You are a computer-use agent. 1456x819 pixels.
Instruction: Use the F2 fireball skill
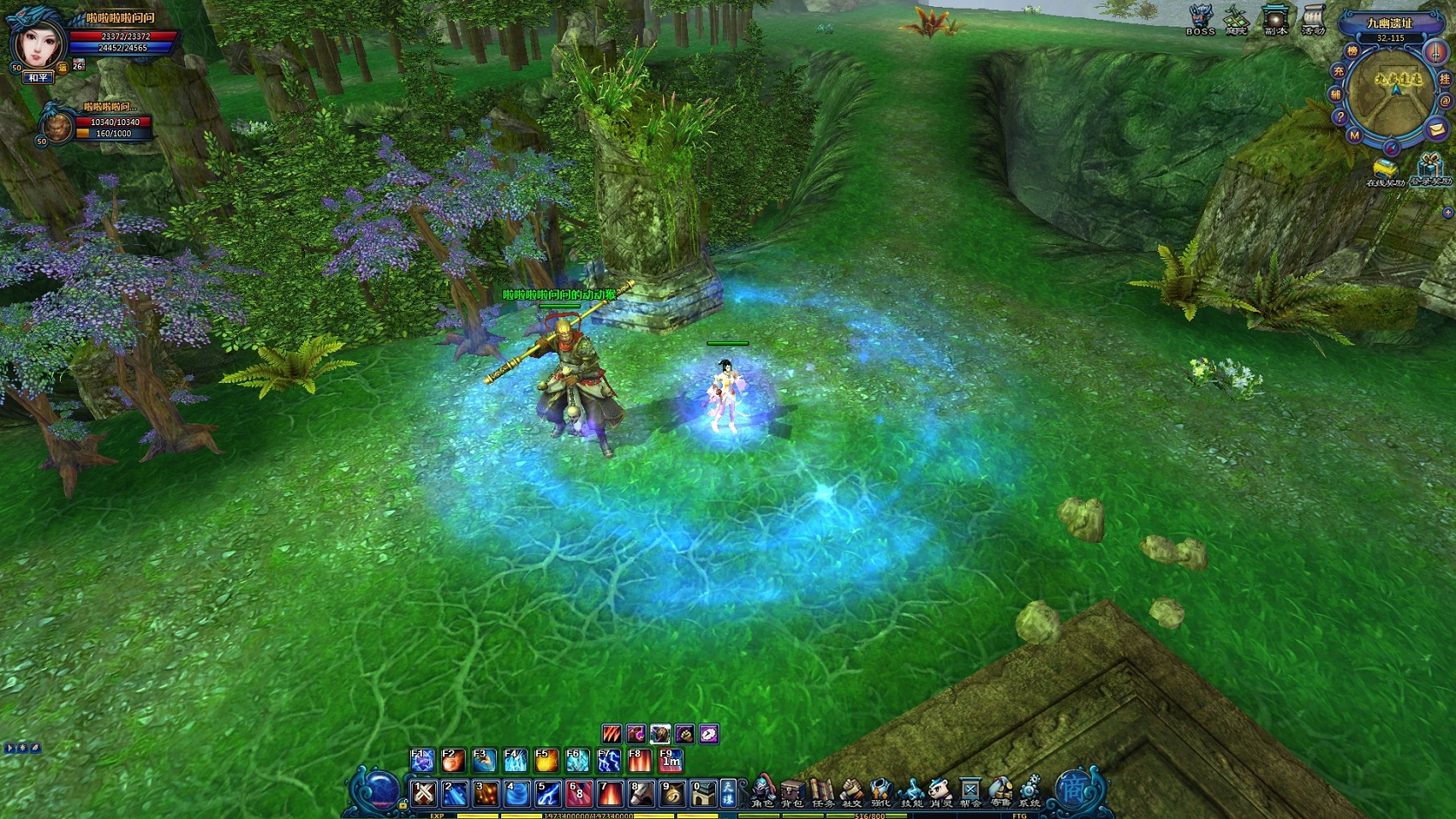tap(453, 760)
